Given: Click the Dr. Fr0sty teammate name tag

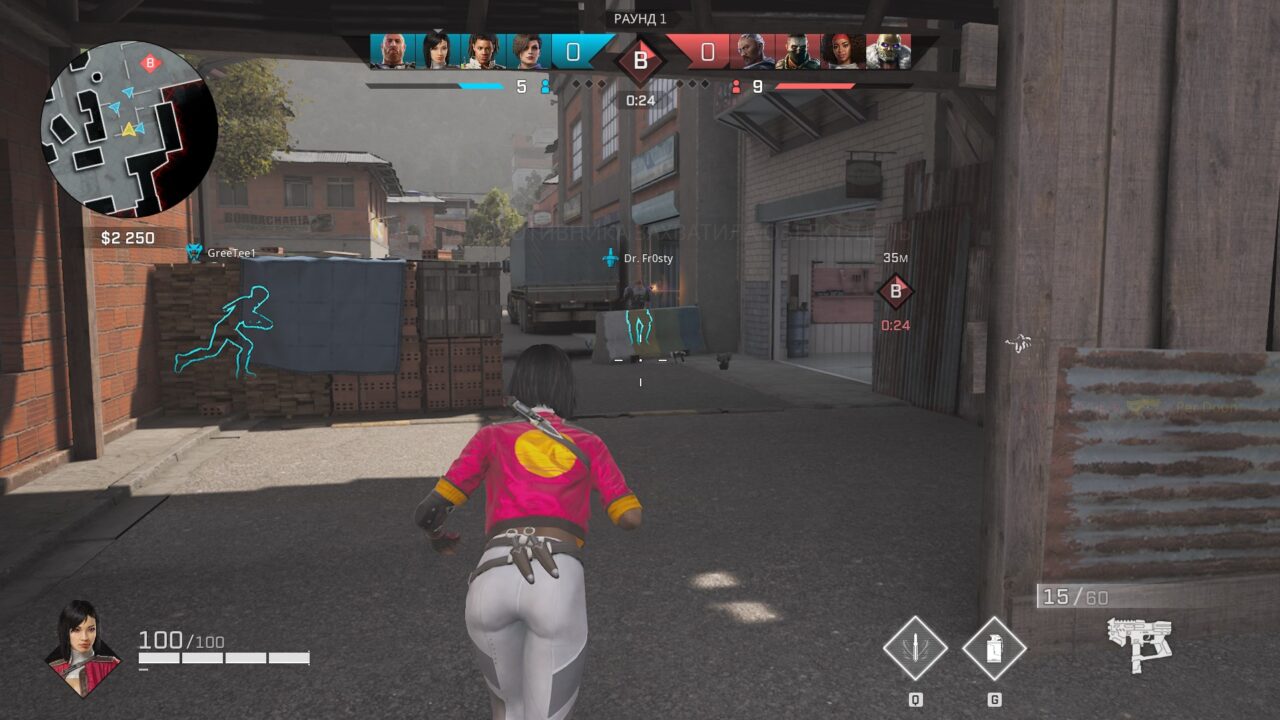Looking at the screenshot, I should tap(647, 258).
